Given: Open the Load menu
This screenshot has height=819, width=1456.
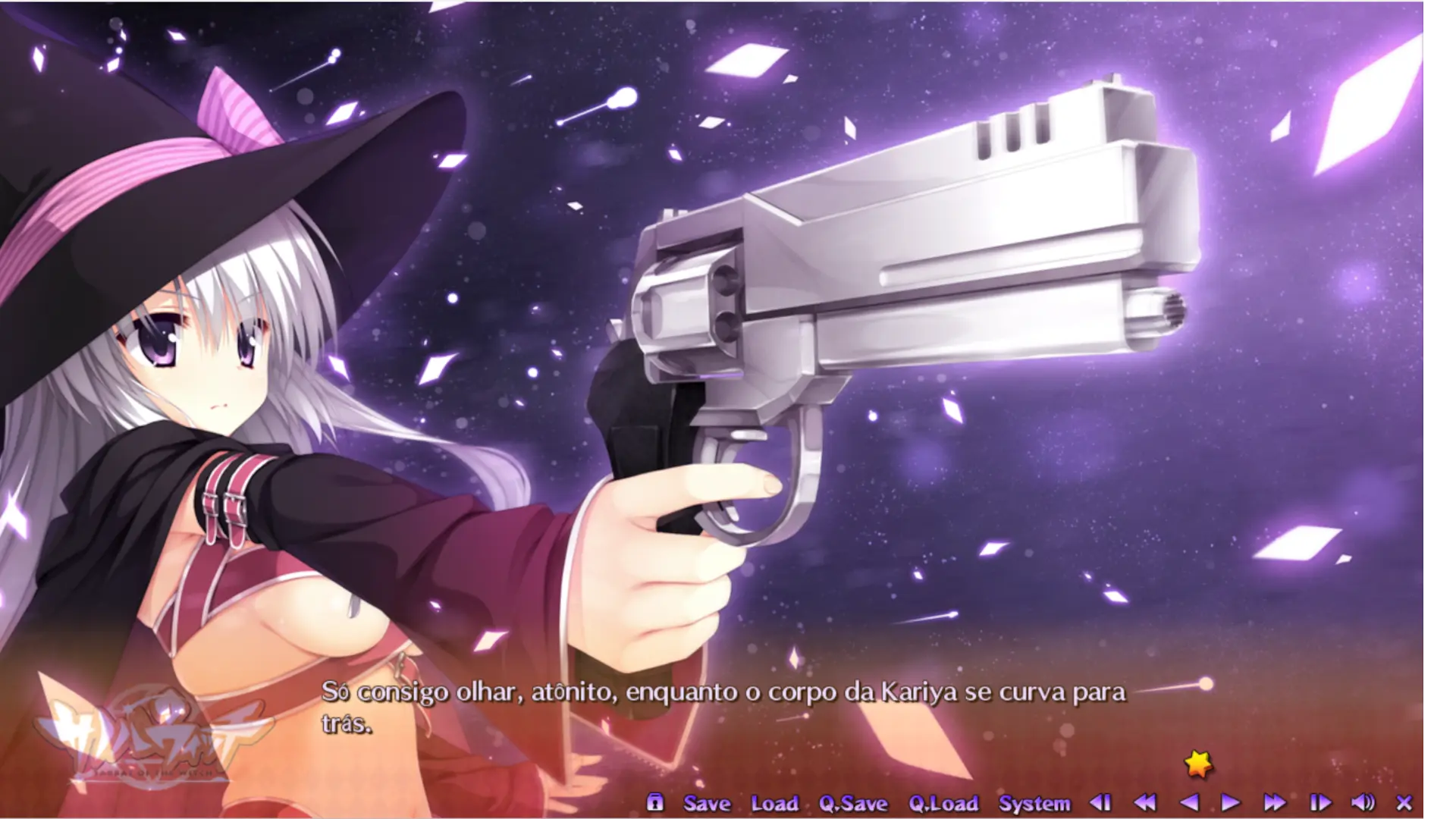Looking at the screenshot, I should [x=774, y=803].
